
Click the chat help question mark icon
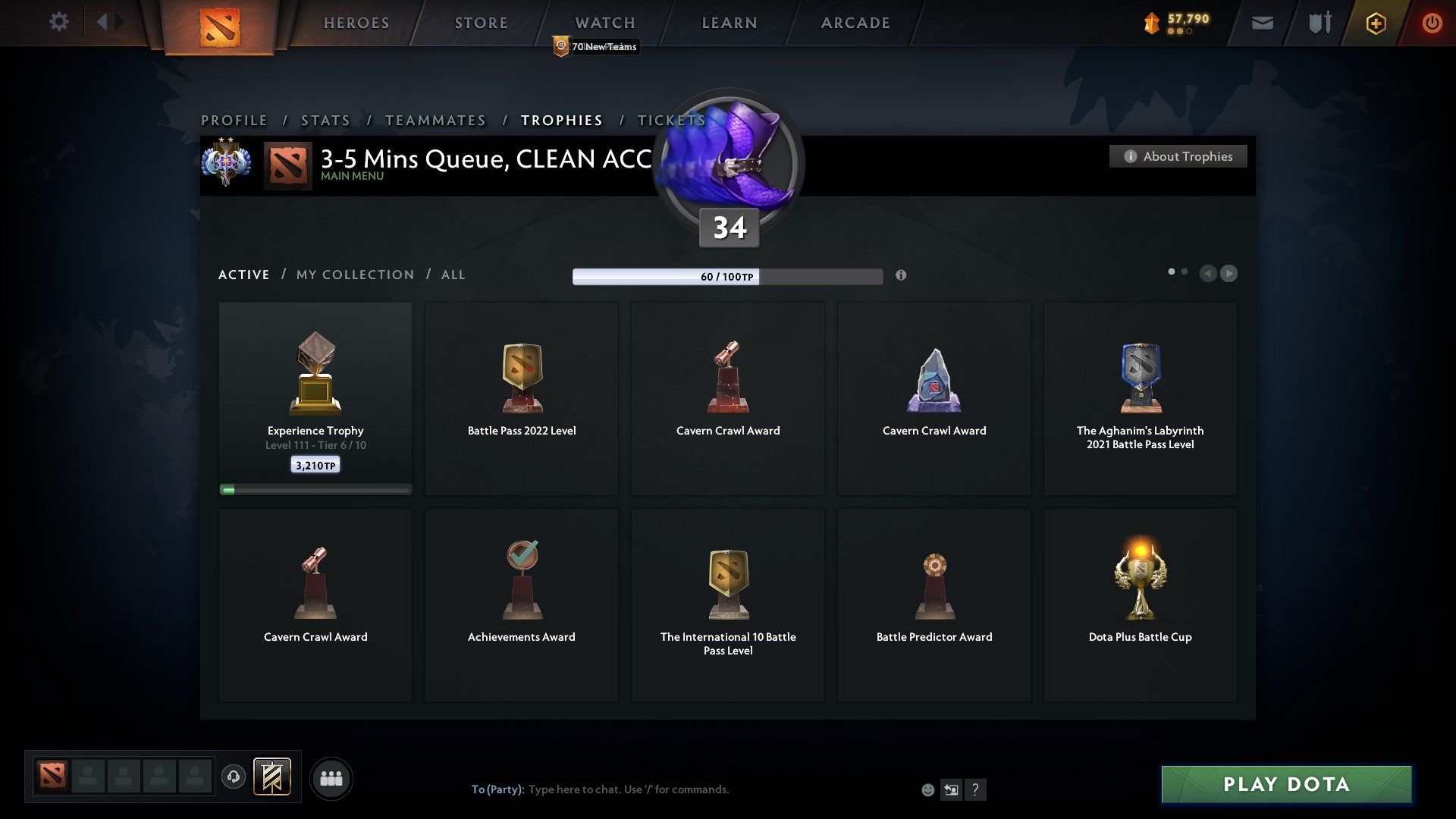coord(977,789)
